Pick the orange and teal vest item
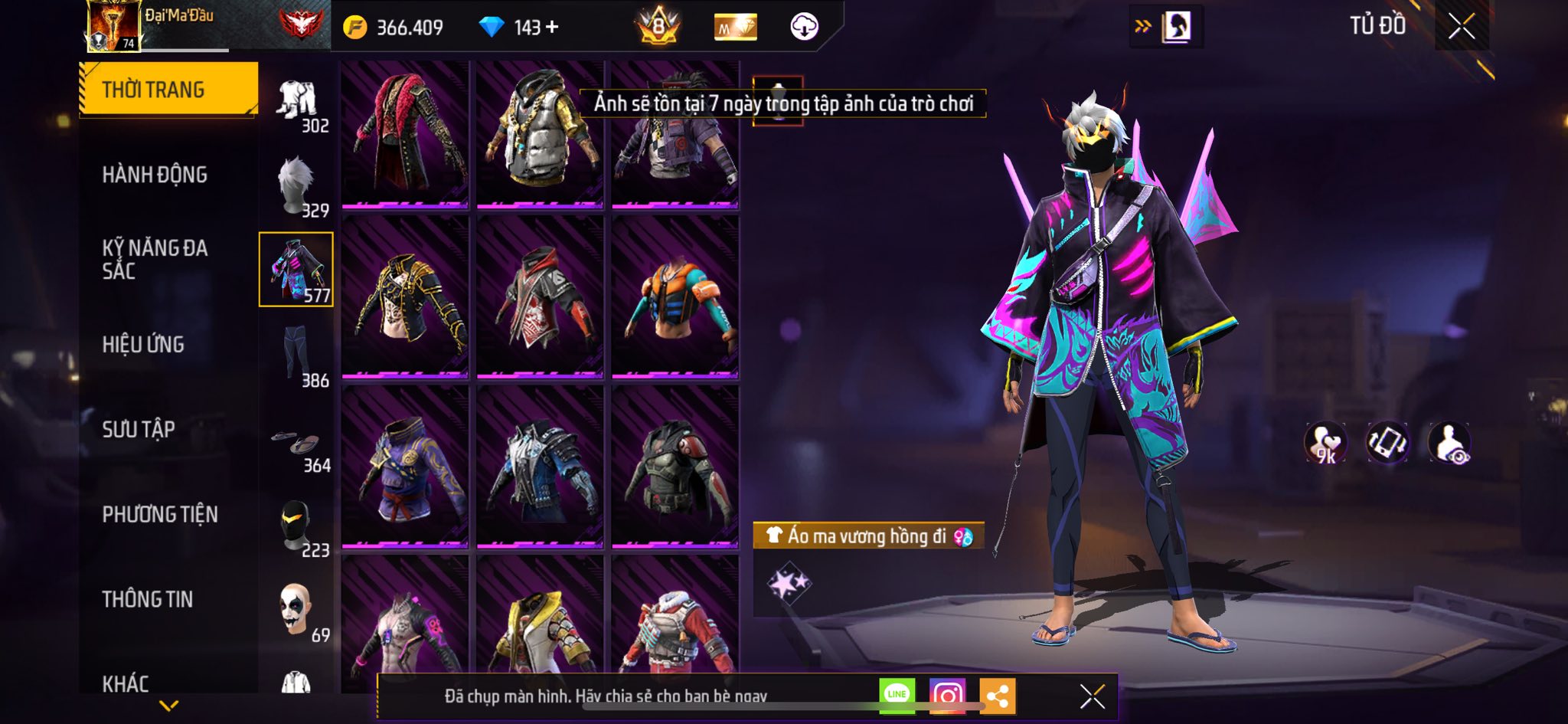Viewport: 1568px width, 724px height. [675, 297]
